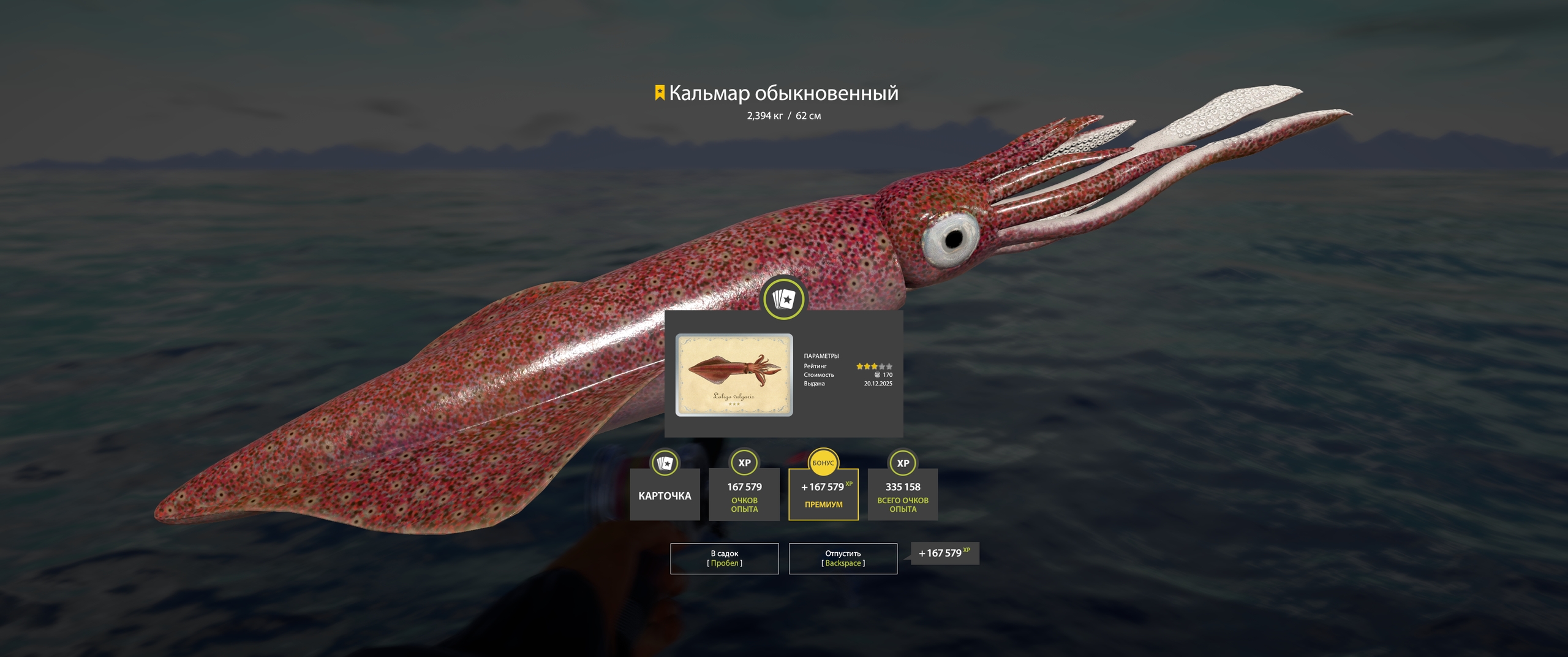Viewport: 1568px width, 657px height.
Task: Click the issue date 20.12.2025 entry
Action: click(878, 383)
